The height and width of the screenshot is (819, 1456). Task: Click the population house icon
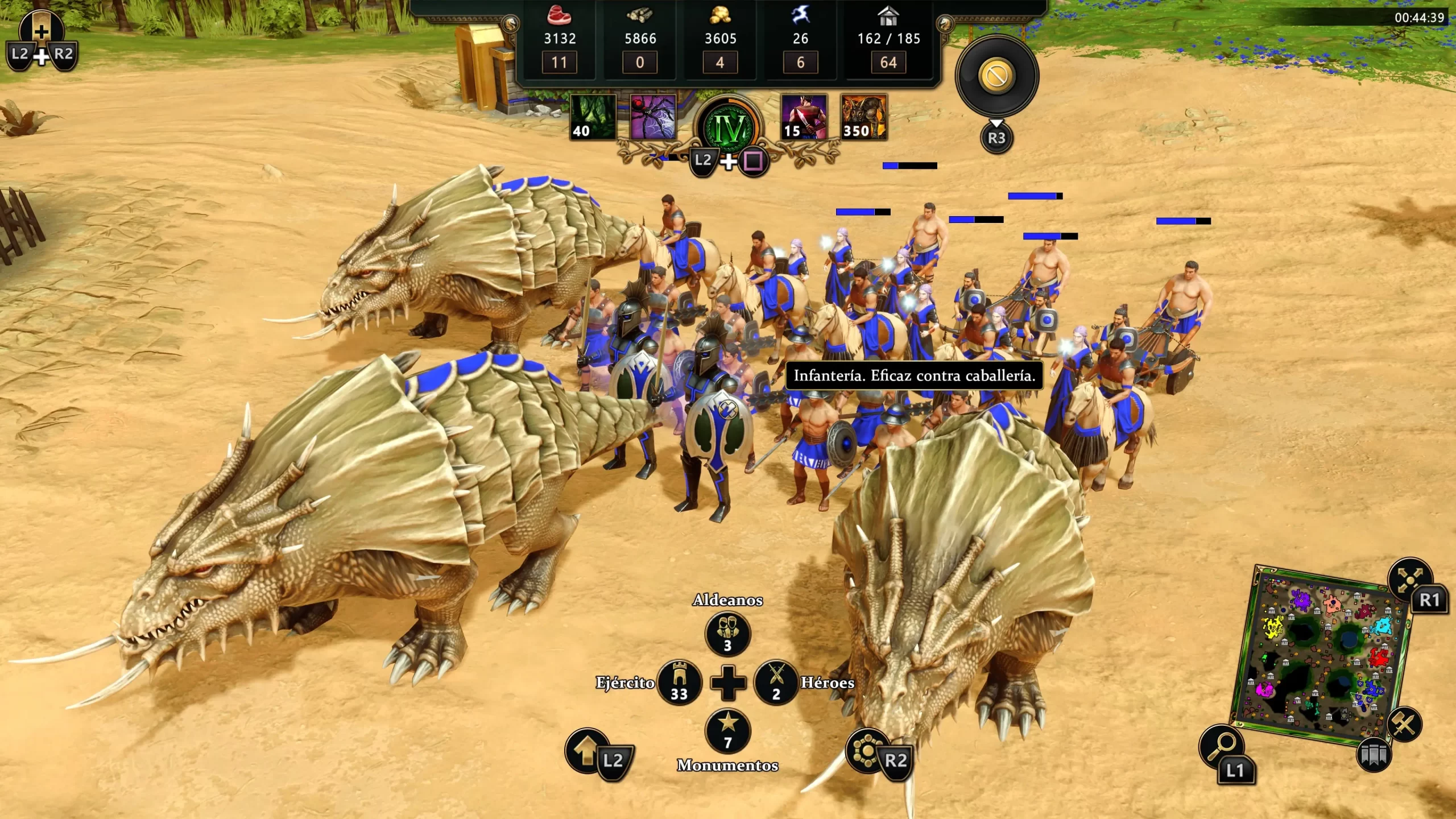click(888, 16)
